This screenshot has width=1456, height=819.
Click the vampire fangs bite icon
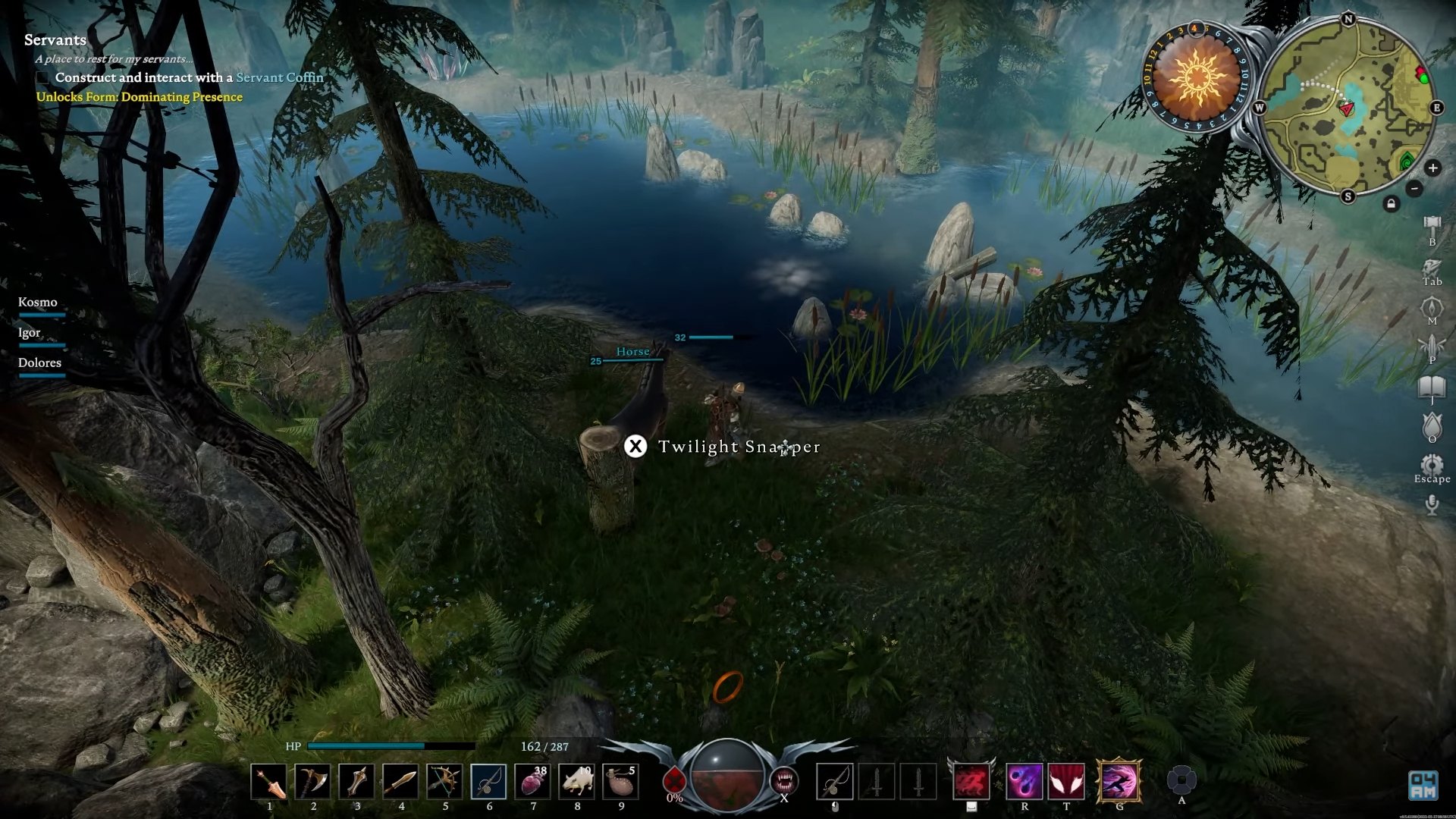tap(784, 780)
